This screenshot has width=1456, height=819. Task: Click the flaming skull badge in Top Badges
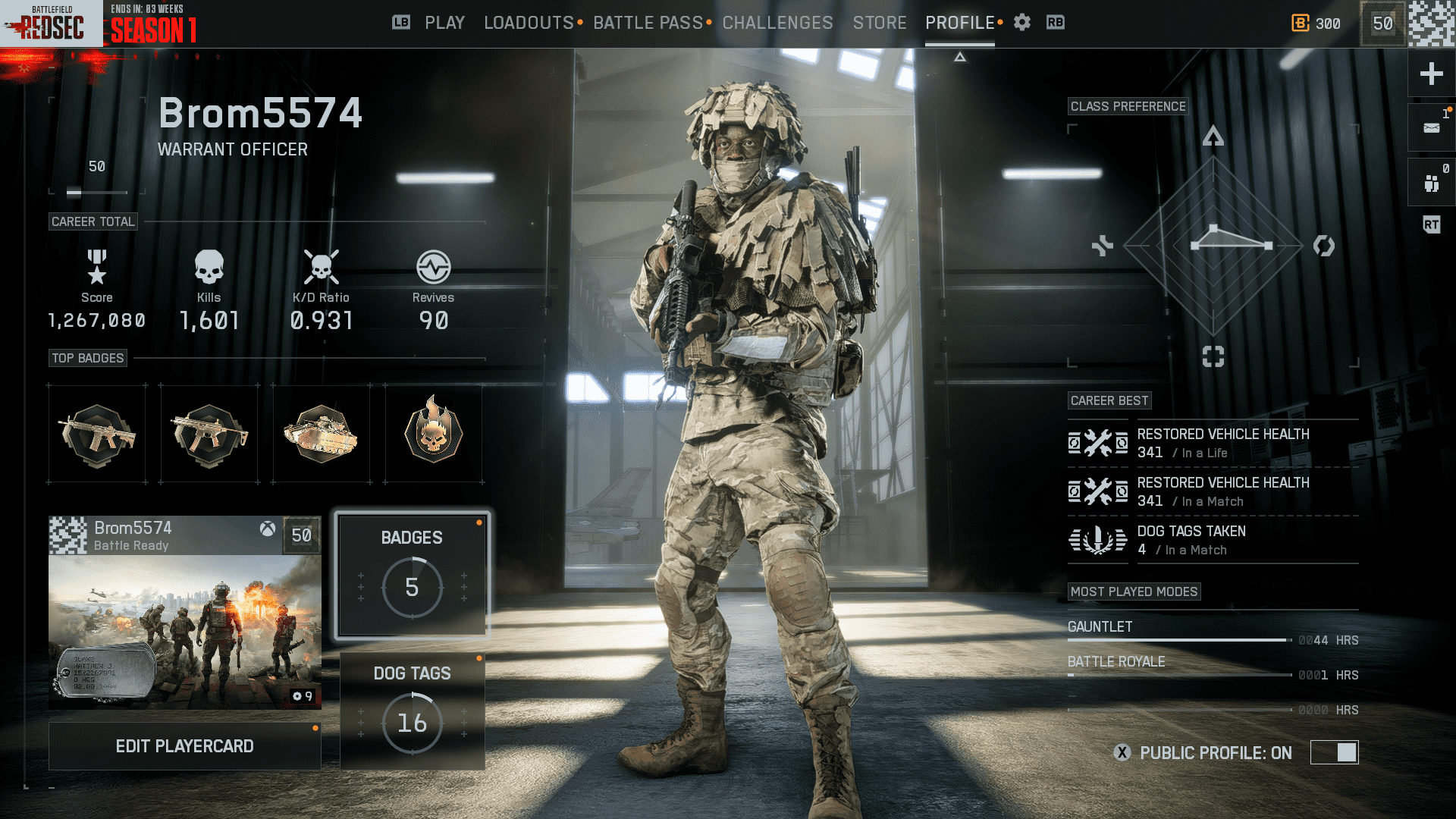pyautogui.click(x=433, y=433)
